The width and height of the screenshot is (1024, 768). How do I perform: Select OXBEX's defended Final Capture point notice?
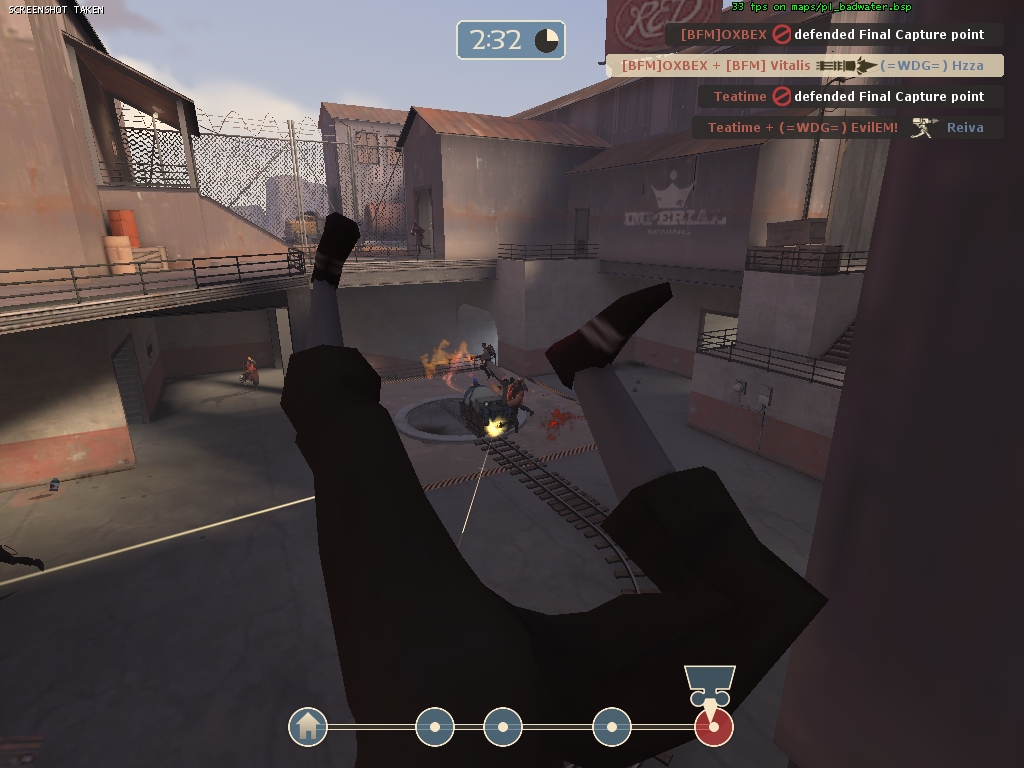tap(834, 34)
